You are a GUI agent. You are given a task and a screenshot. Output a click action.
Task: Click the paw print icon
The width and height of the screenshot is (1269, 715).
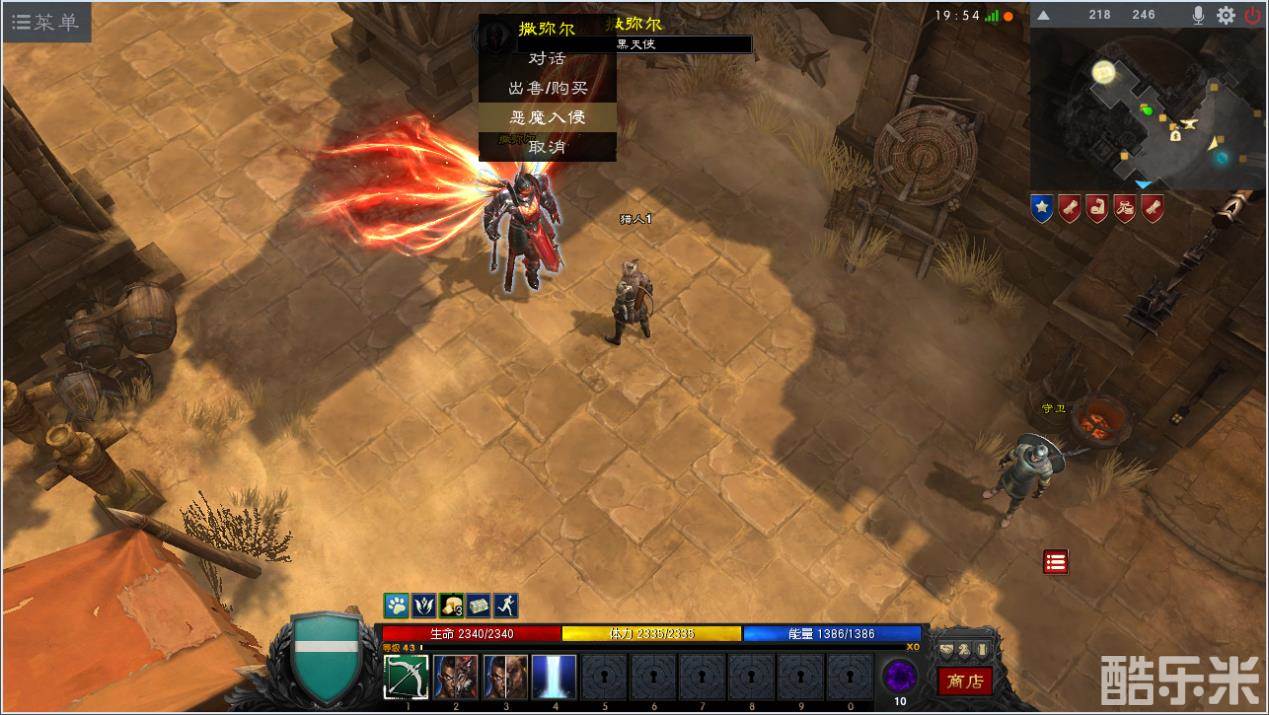pos(397,605)
